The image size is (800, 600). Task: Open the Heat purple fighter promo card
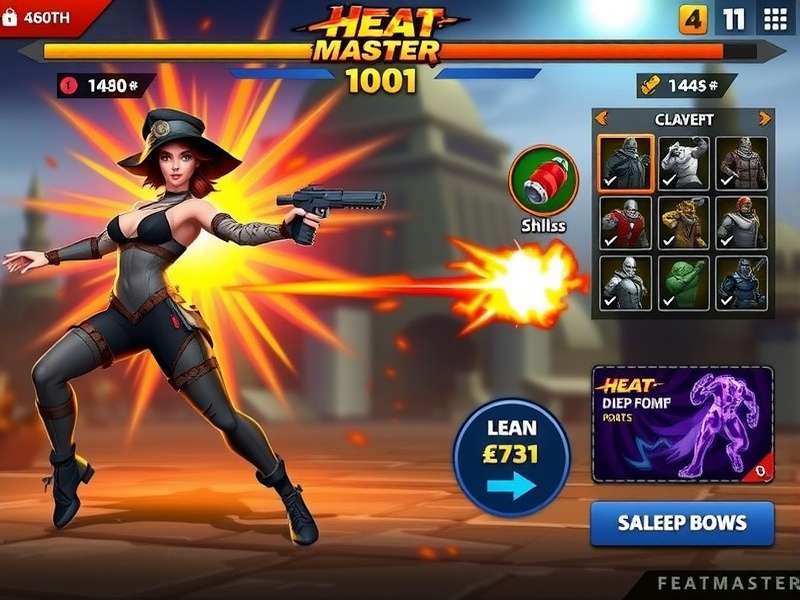(682, 425)
